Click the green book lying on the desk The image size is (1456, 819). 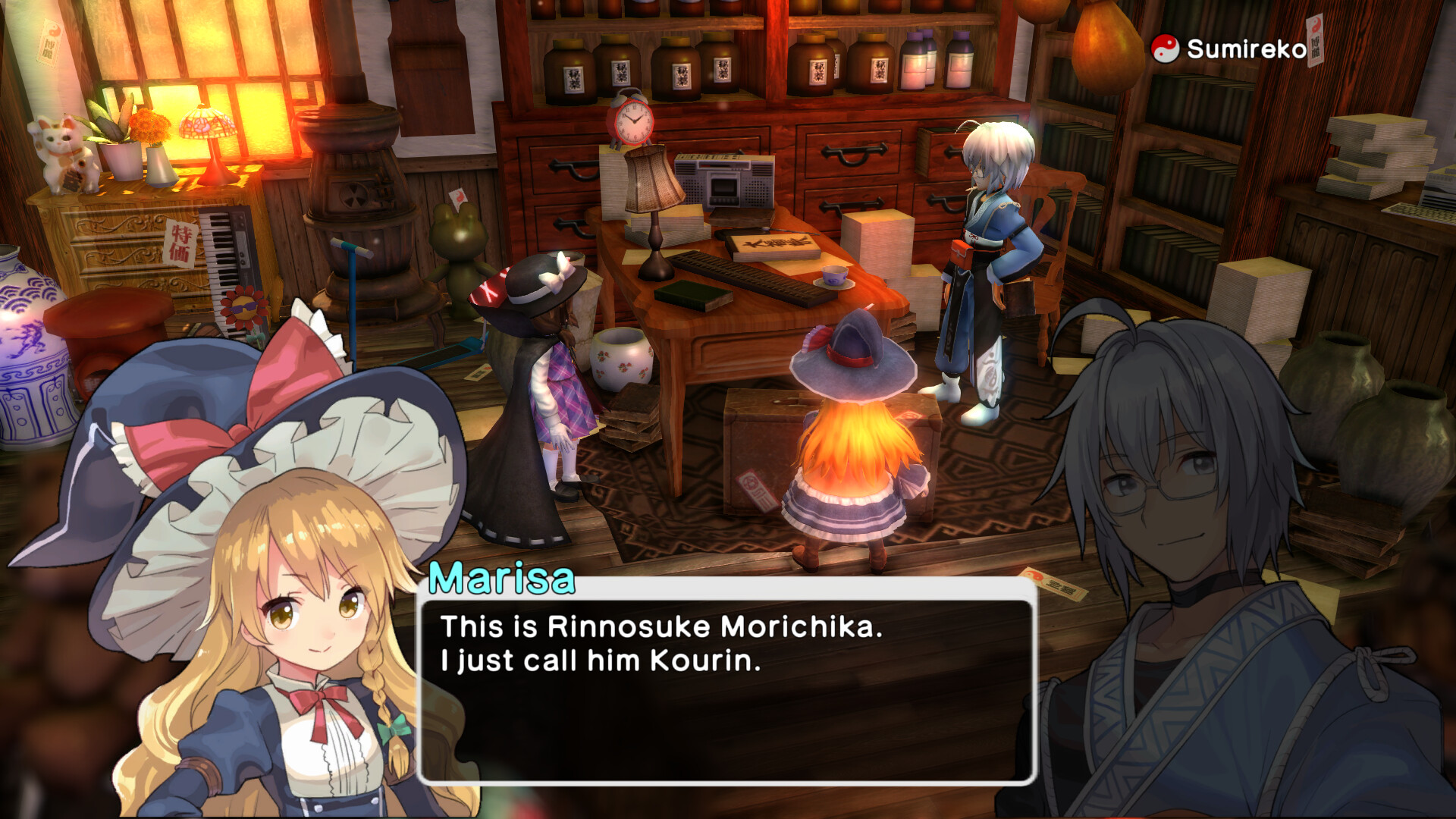tap(695, 294)
